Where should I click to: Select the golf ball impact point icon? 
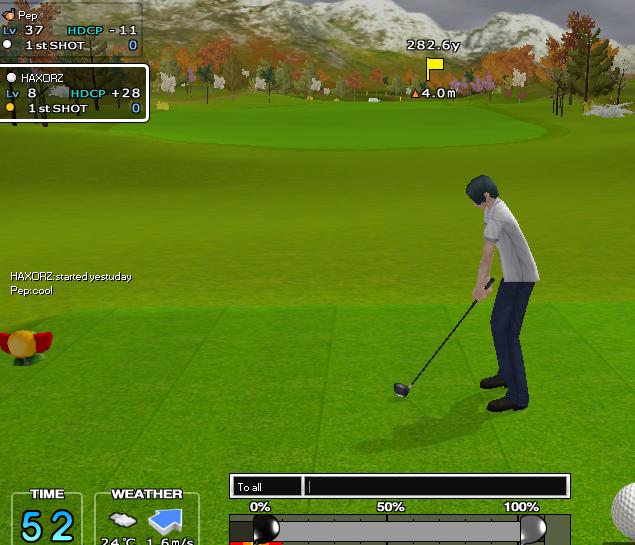pyautogui.click(x=625, y=510)
